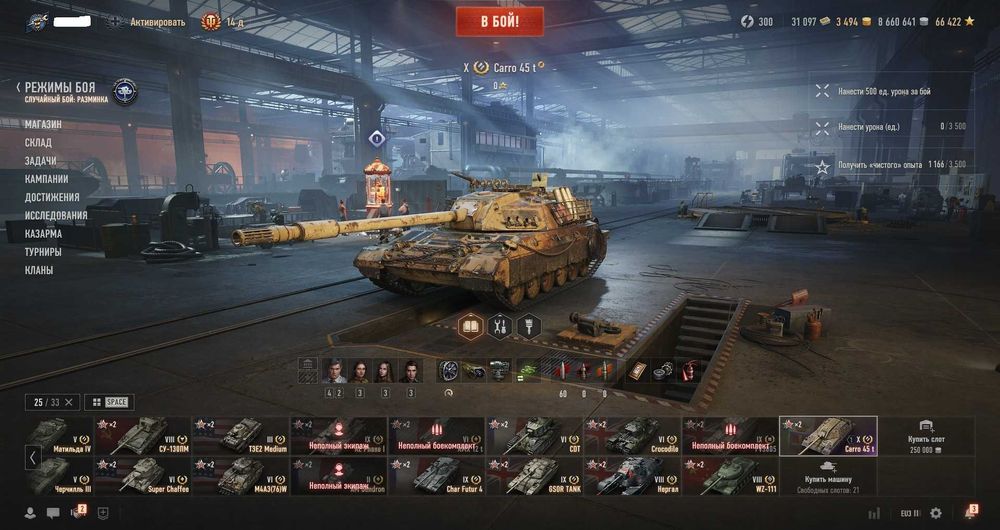The height and width of the screenshot is (530, 1000).
Task: Open the КАМПАНИИ menu entry
Action: coord(46,179)
